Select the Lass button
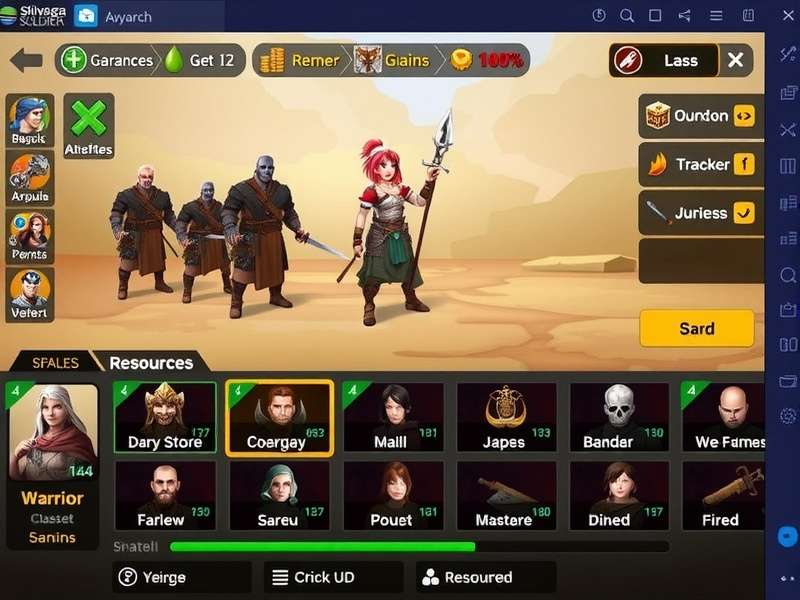Screen dimensions: 800x600 pyautogui.click(x=665, y=60)
